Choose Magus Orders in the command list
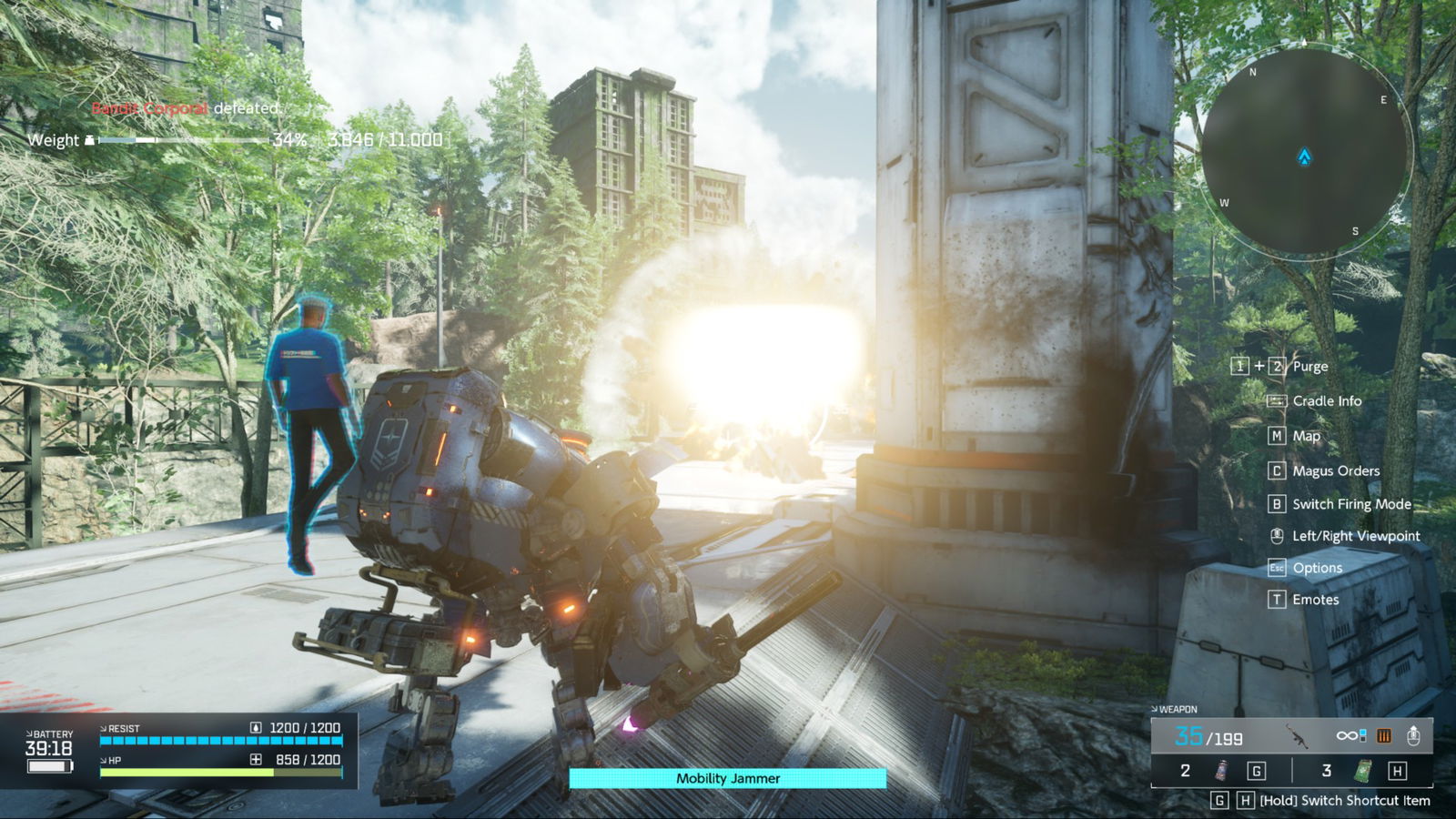 click(1335, 470)
